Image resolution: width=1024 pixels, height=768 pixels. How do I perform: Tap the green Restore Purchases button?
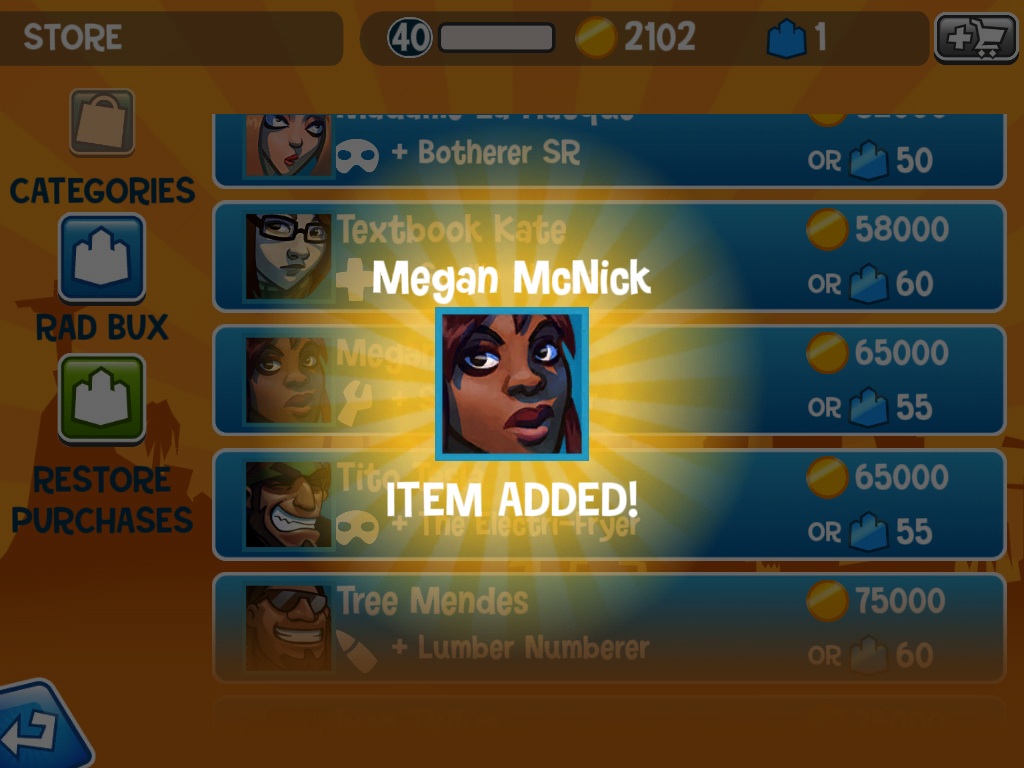[x=102, y=398]
